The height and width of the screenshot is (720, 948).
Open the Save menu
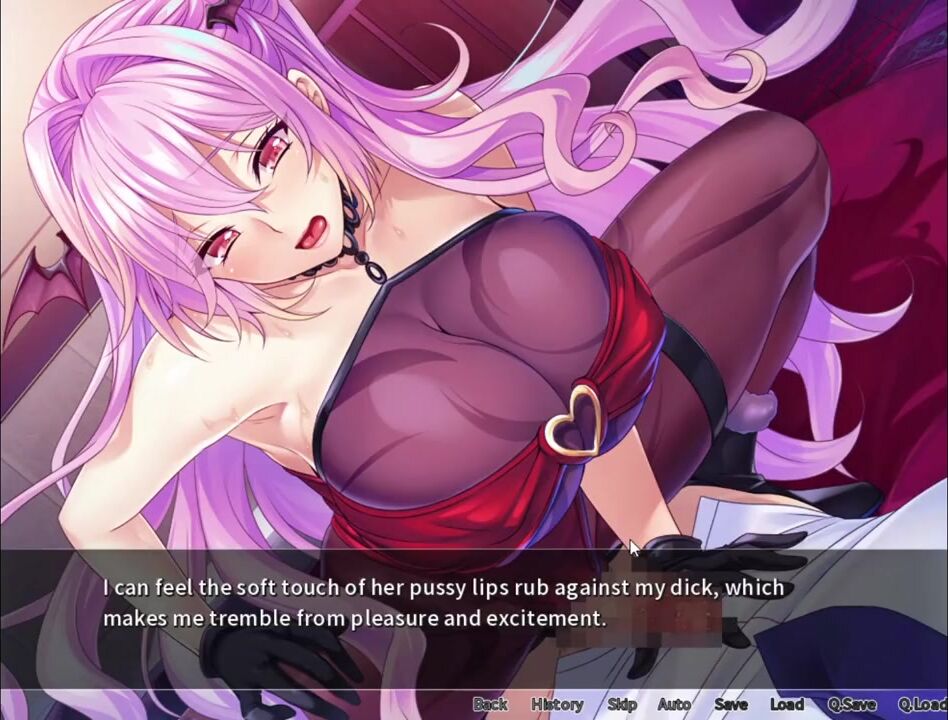[x=731, y=704]
